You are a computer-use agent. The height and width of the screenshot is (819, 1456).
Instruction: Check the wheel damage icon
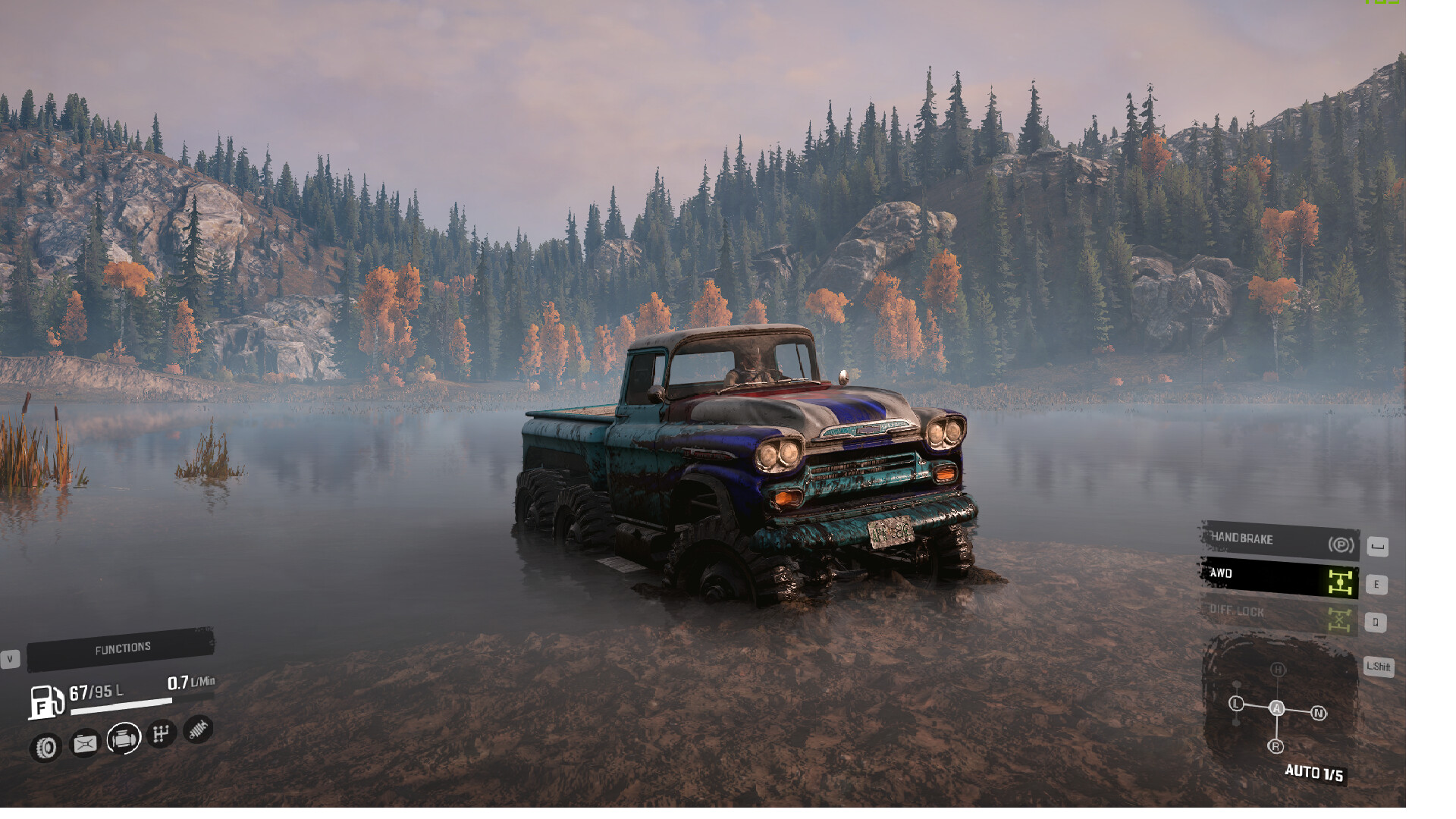[46, 748]
